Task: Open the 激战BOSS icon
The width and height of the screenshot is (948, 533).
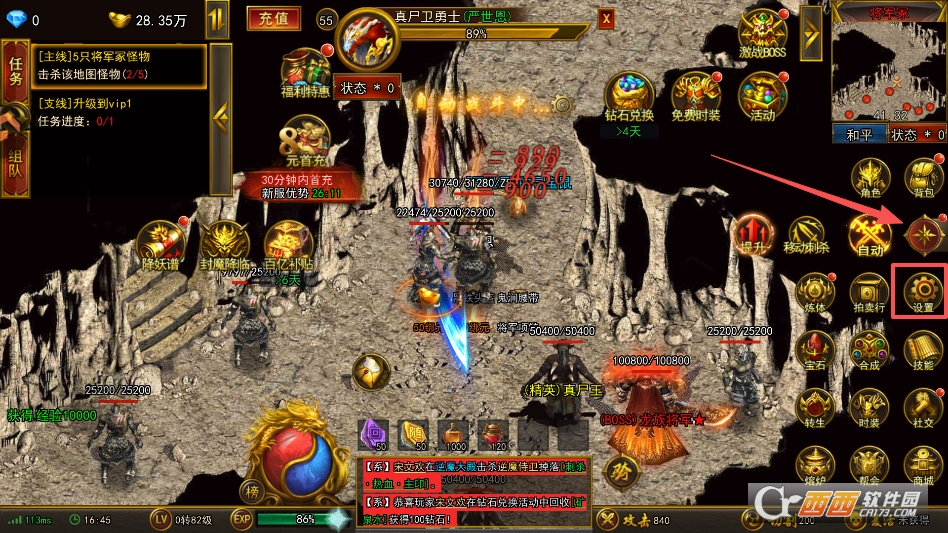Action: [x=763, y=36]
